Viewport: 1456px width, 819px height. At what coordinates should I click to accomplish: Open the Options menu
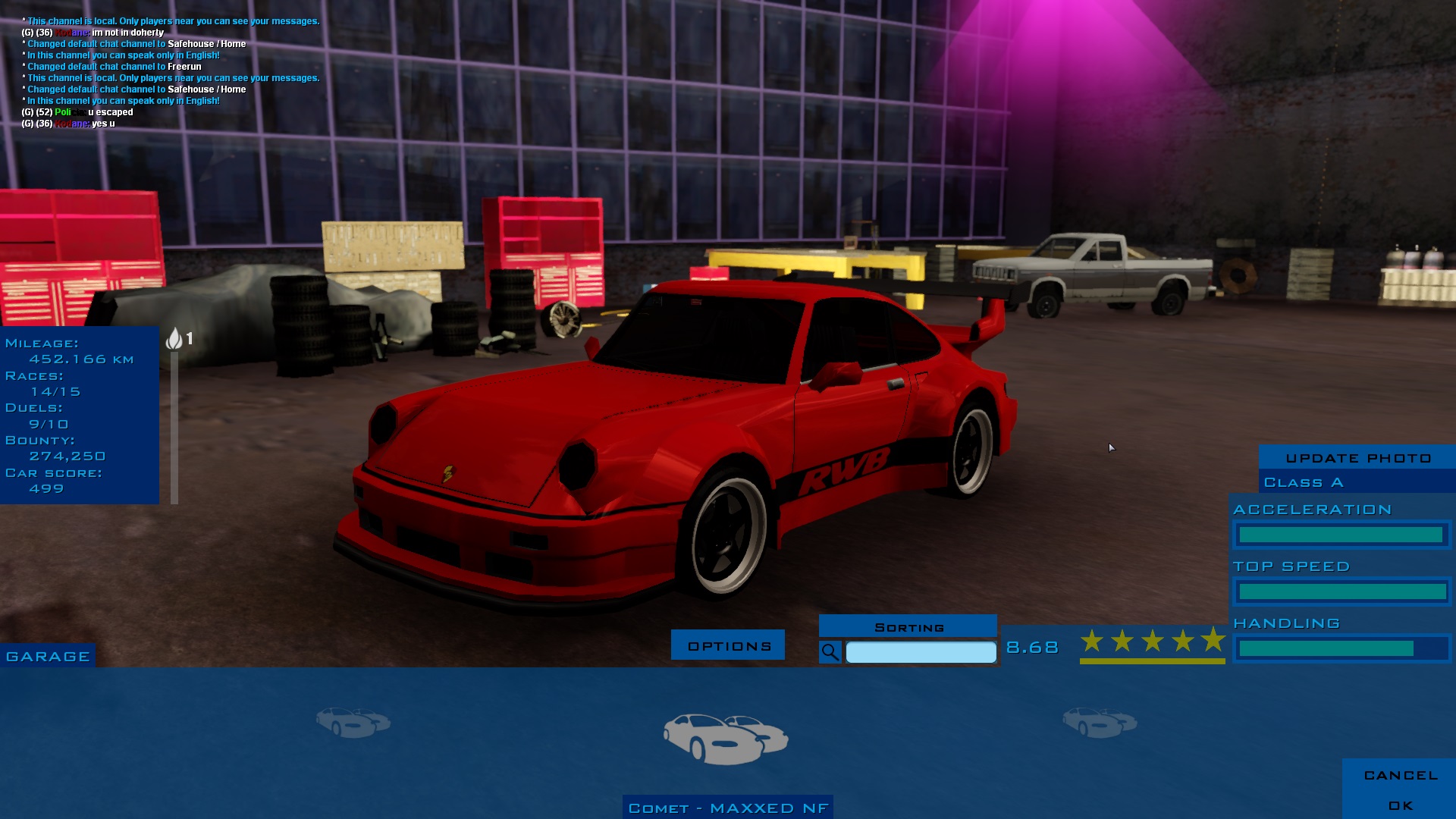[728, 646]
